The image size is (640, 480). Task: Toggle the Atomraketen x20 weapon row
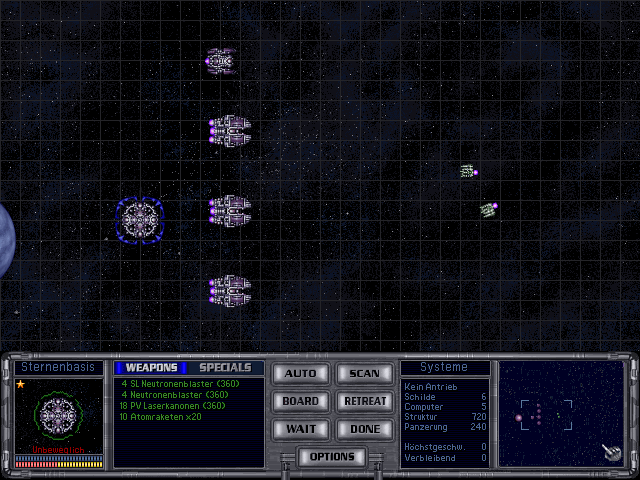click(x=160, y=416)
